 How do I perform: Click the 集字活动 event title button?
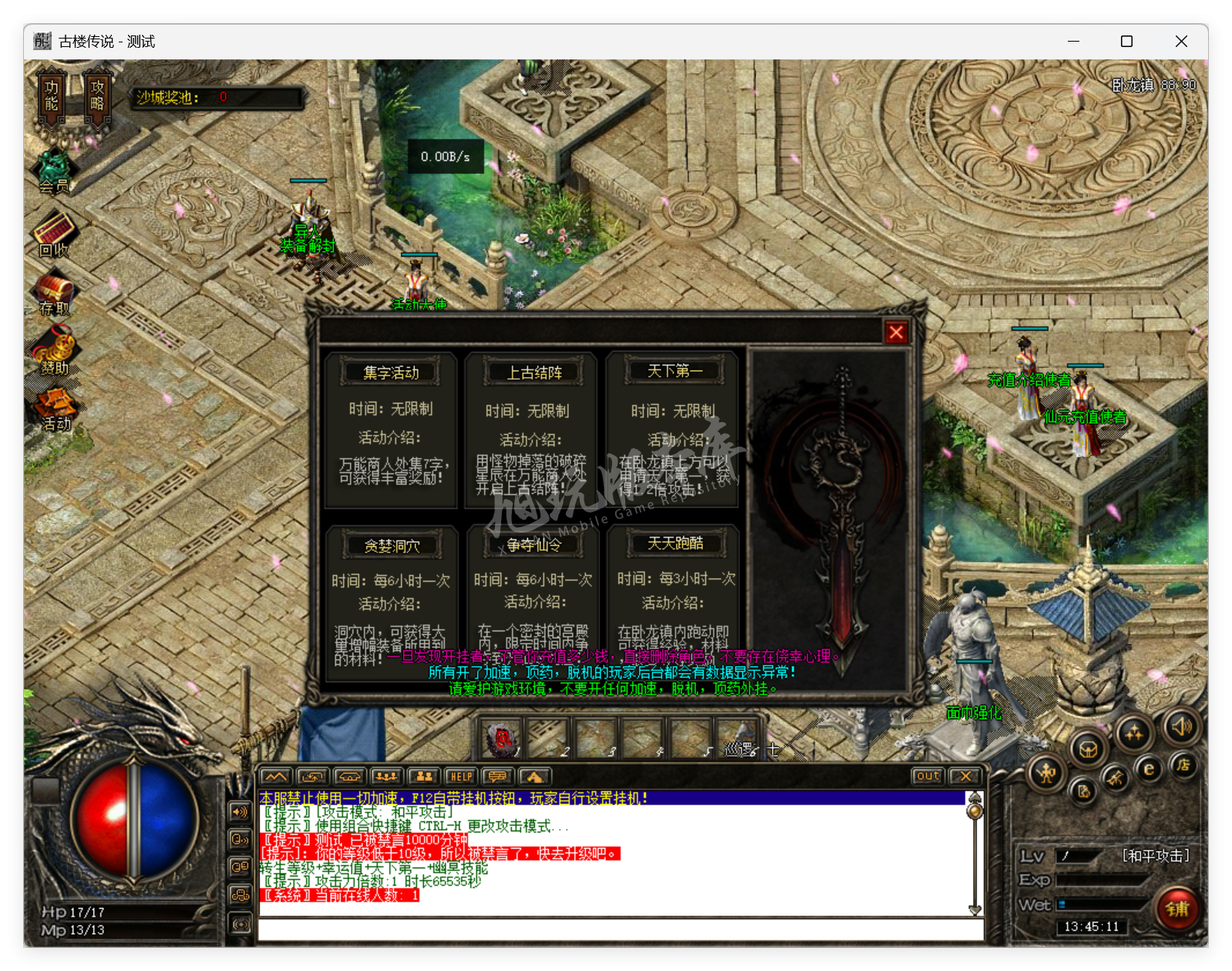pos(391,371)
